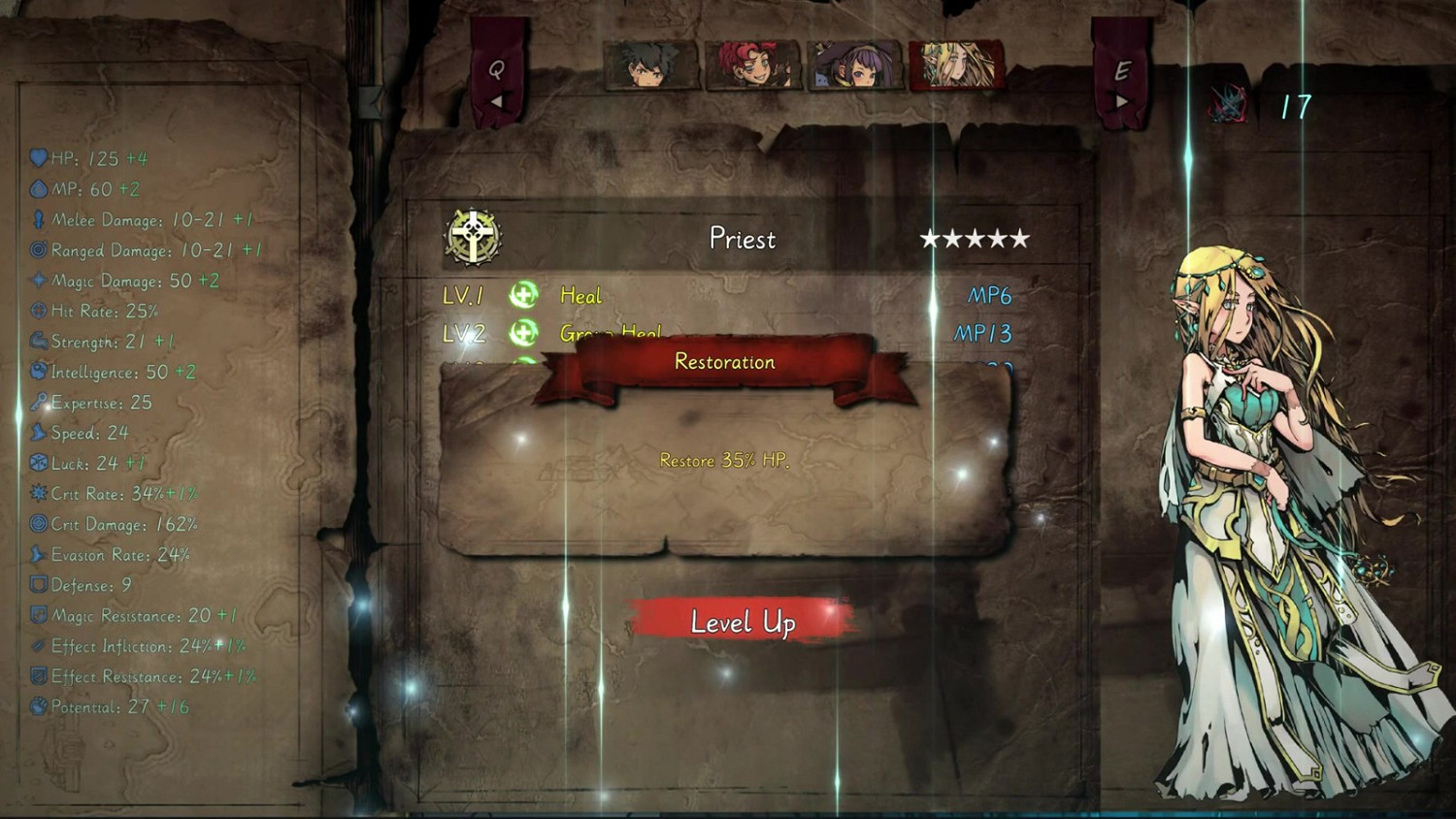This screenshot has height=819, width=1456.
Task: Click the Crit Rate burst icon
Action: coord(37,493)
